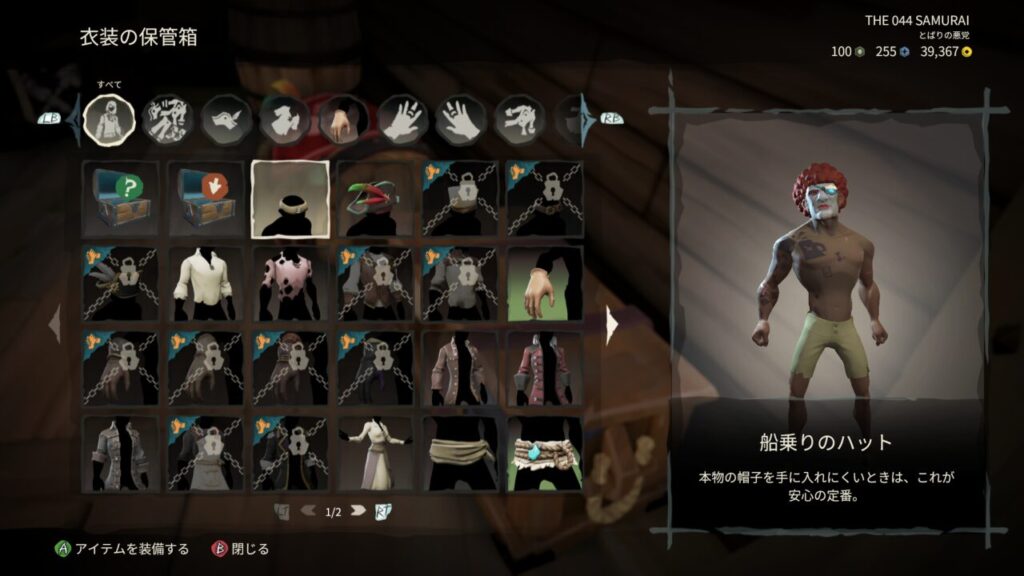This screenshot has height=576, width=1024.
Task: Pick the brown long jacket
Action: tap(459, 369)
